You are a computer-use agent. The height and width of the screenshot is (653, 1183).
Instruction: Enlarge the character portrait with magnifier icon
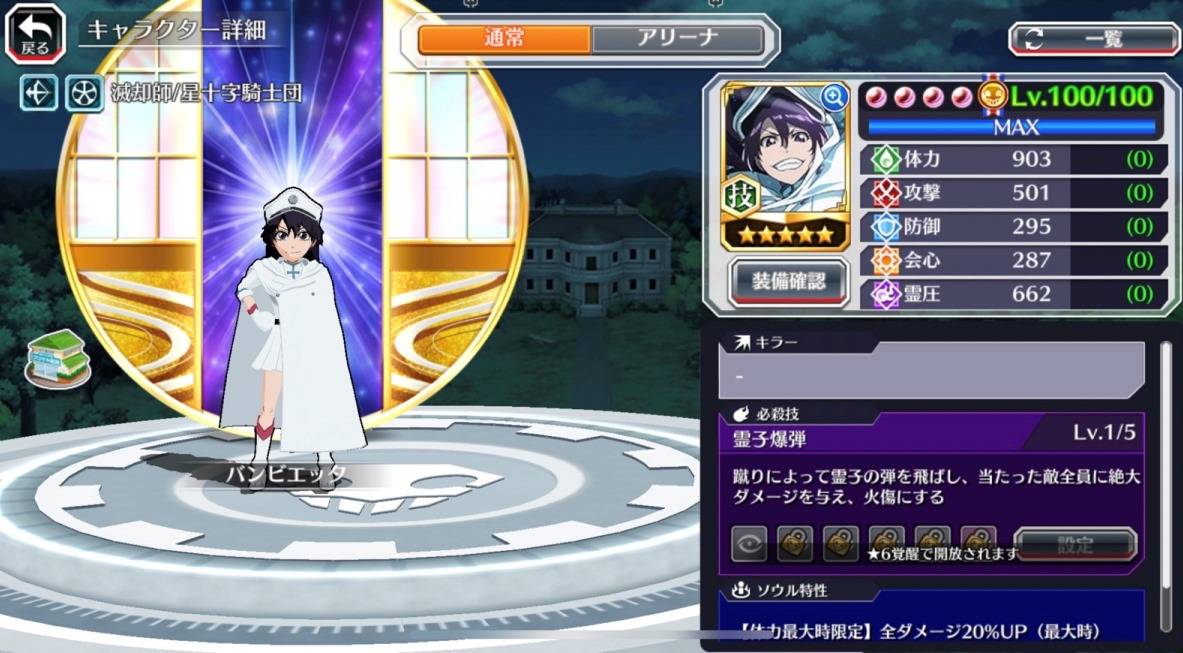pos(833,96)
